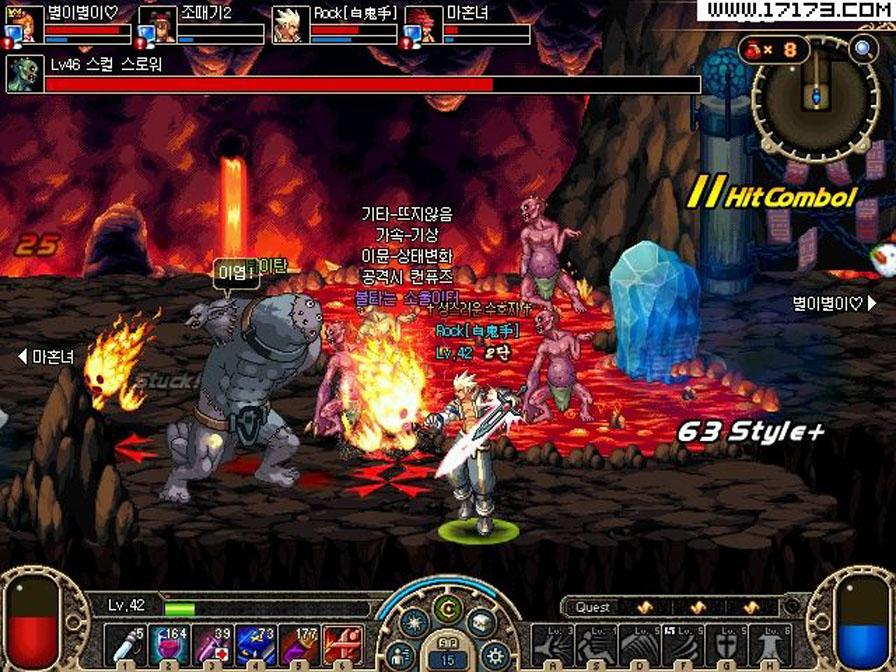Use the purple scroll item with count 177
Image resolution: width=896 pixels, height=672 pixels.
298,643
